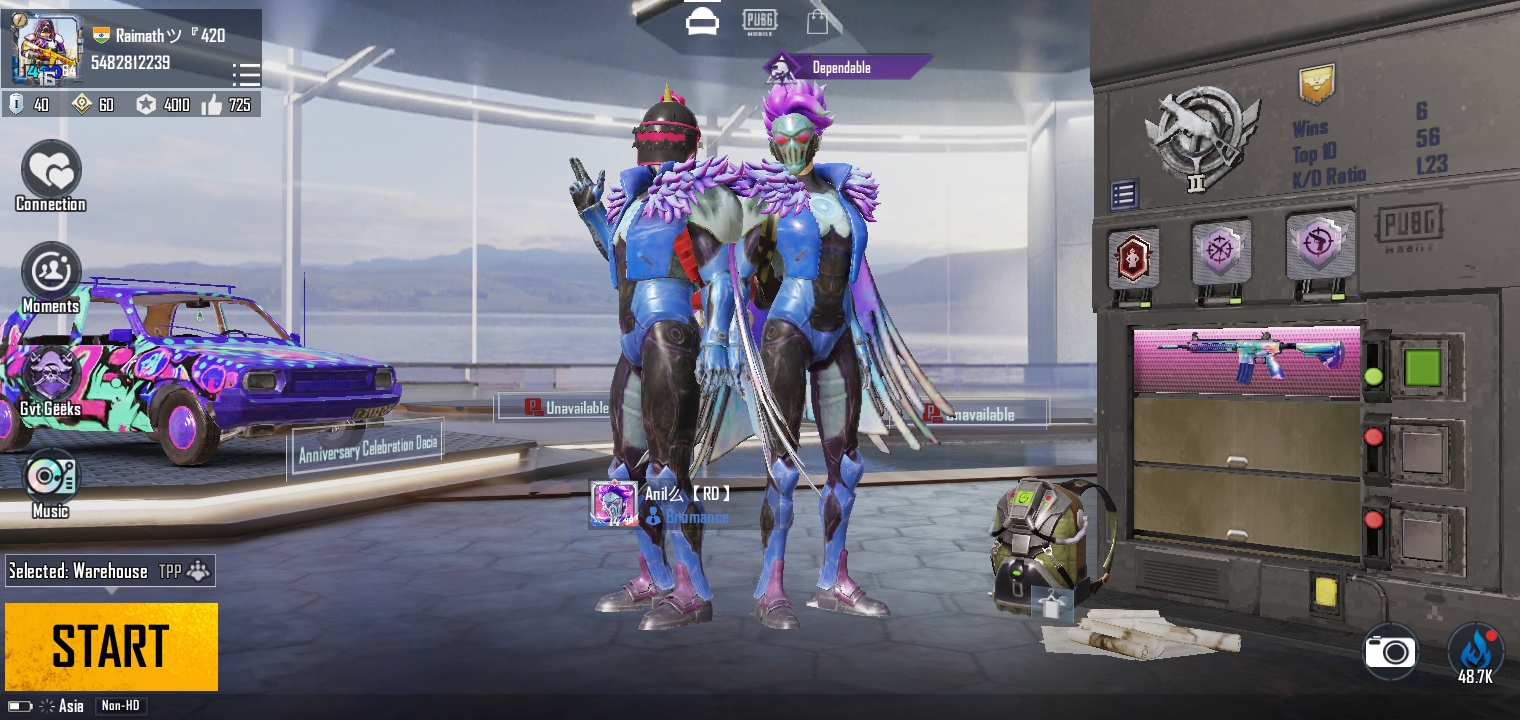
Task: Click the gold rank medal badge
Action: [1316, 86]
